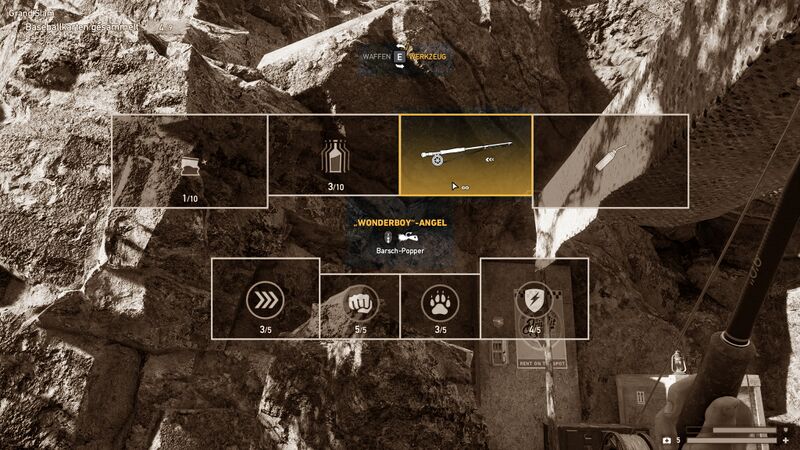This screenshot has width=800, height=450.
Task: Select the paw print animal boost
Action: [x=440, y=303]
